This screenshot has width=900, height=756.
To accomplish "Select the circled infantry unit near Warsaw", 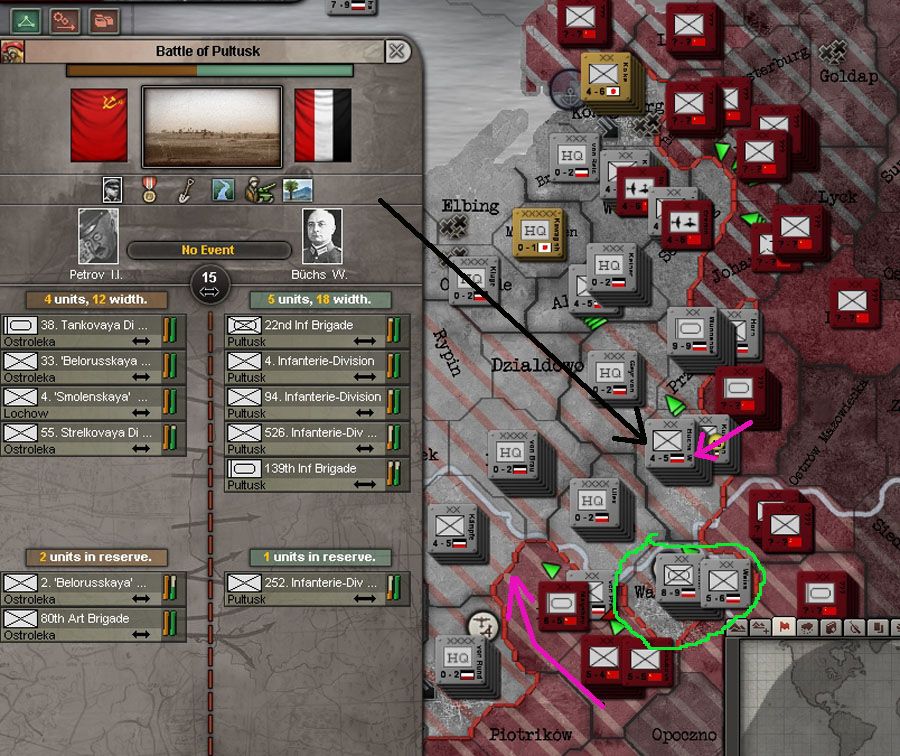I will click(x=680, y=577).
